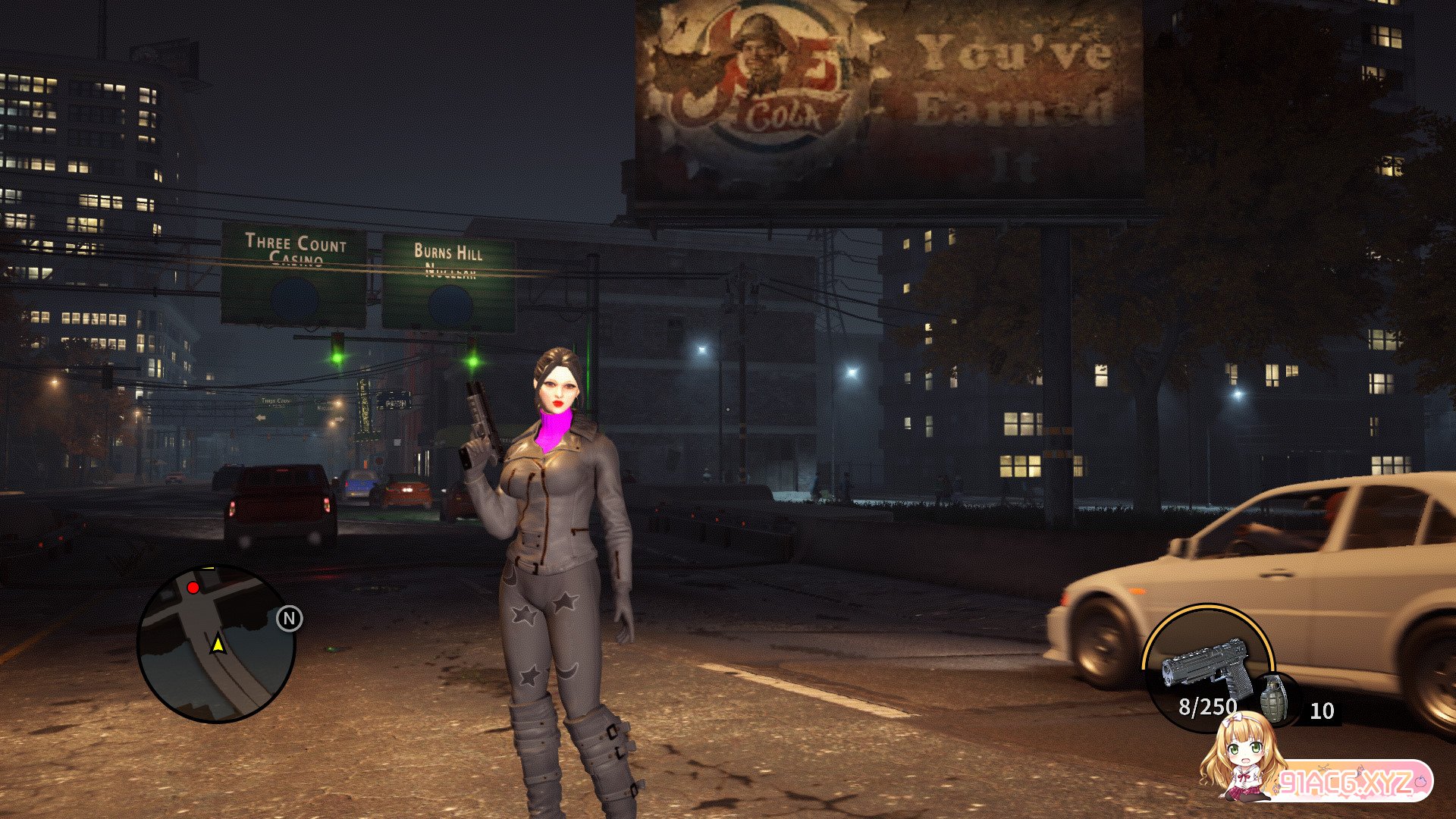
Task: Select the equipped pistol weapon icon
Action: click(1206, 667)
